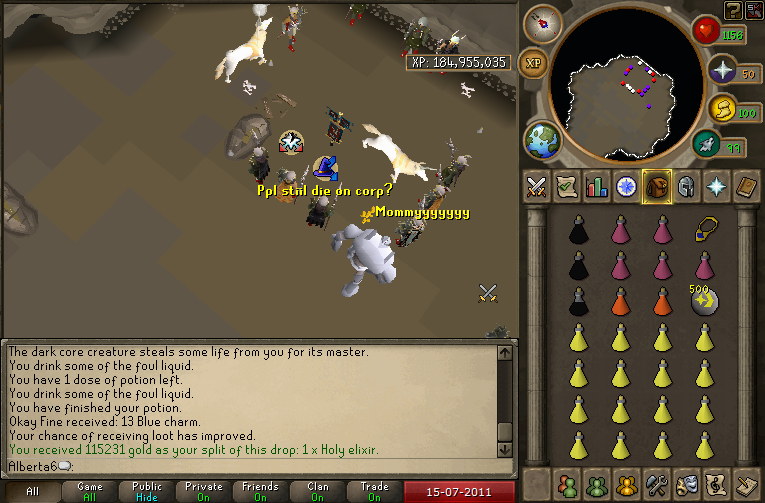The height and width of the screenshot is (503, 765).
Task: Set the Public chat filter
Action: (x=147, y=491)
